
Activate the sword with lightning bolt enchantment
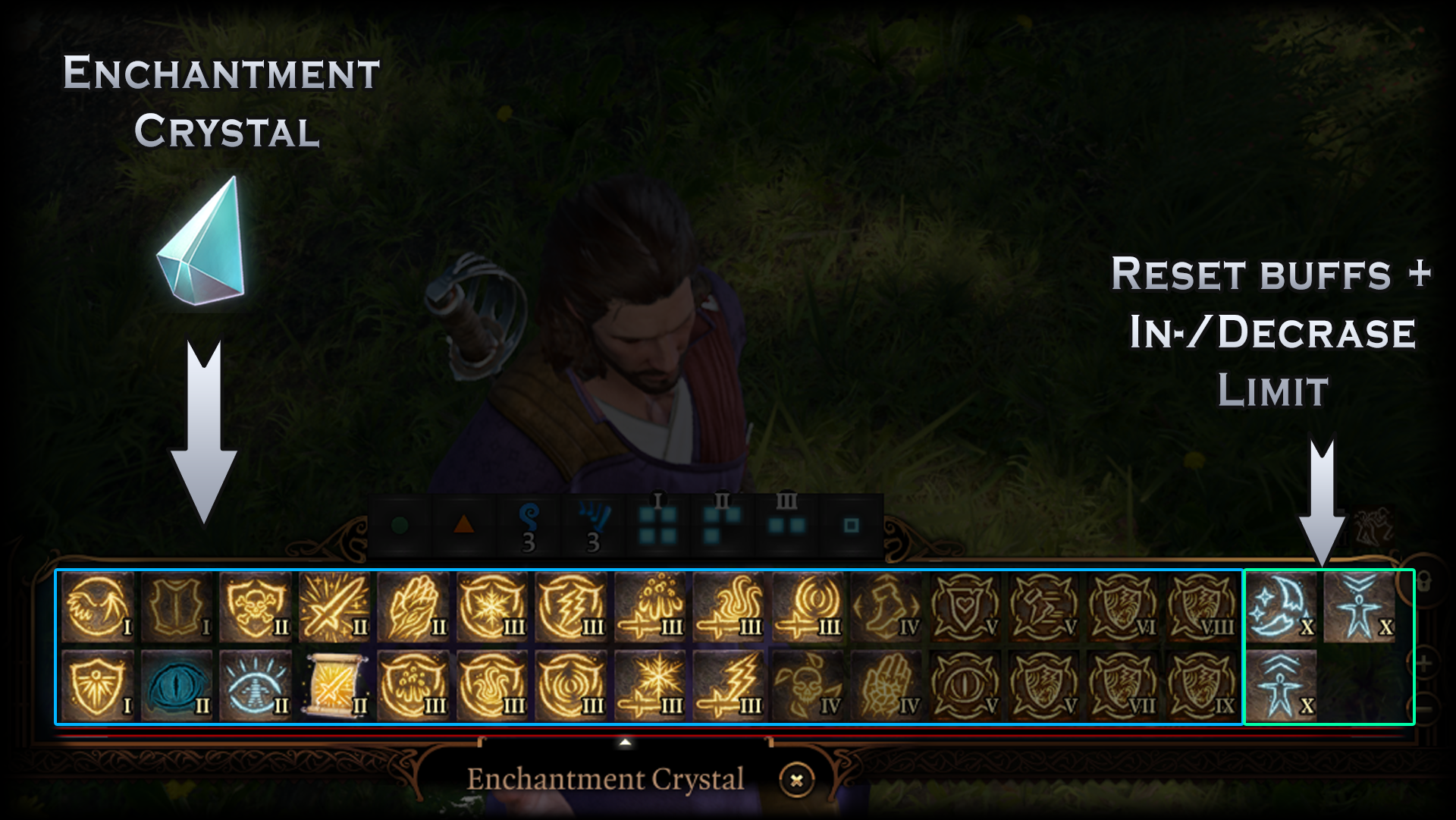pos(728,686)
